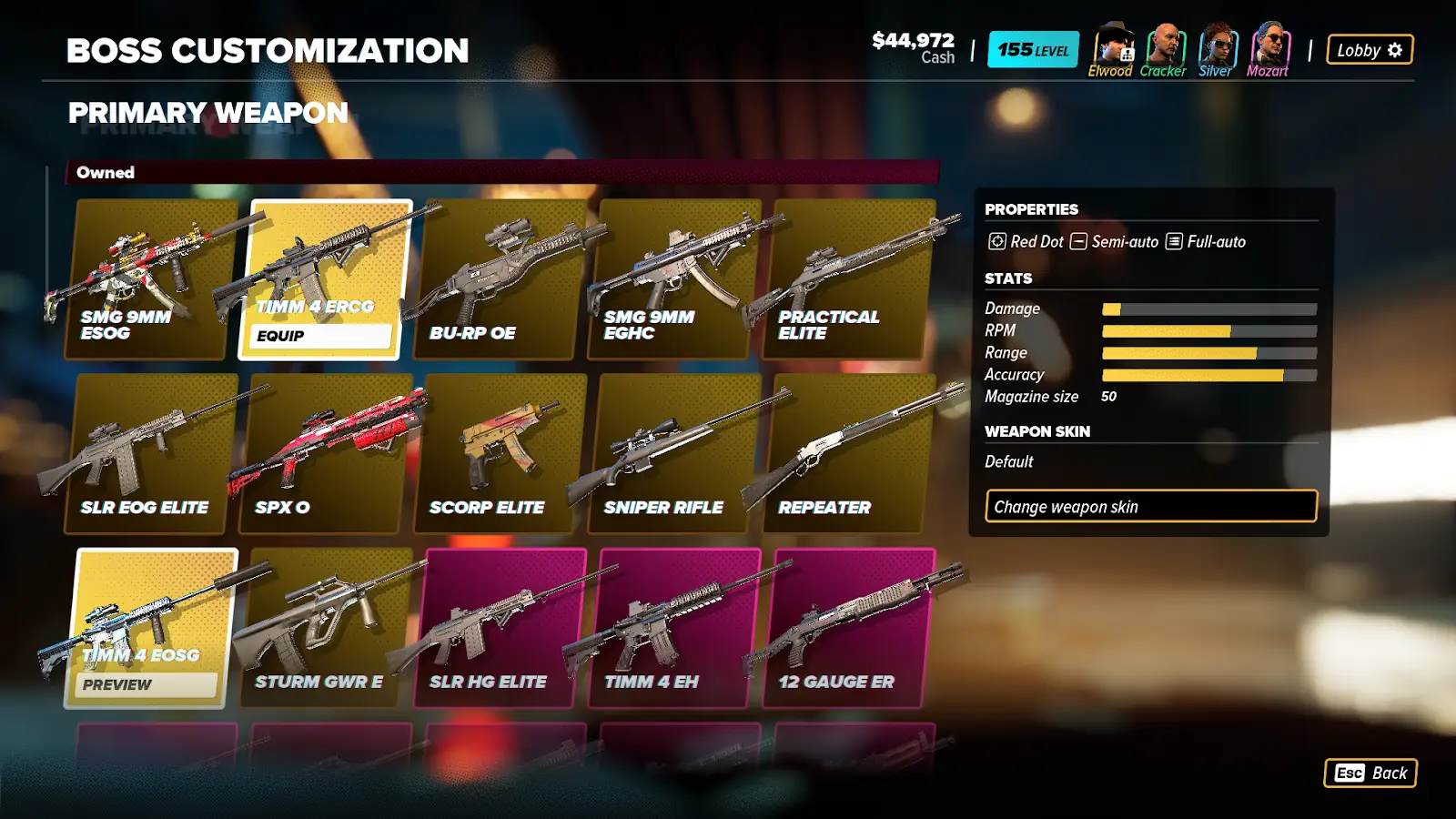
Task: Pick the Practical Elite shotgun tile
Action: (x=850, y=279)
